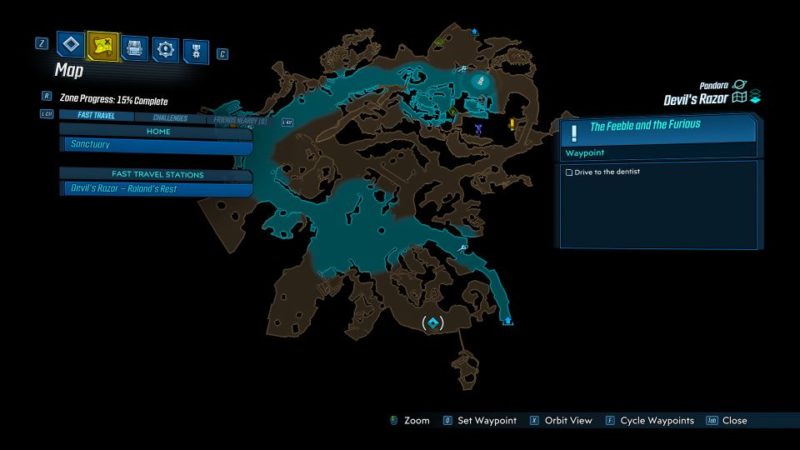The image size is (800, 450).
Task: Select the purple marker on the map
Action: 480,129
